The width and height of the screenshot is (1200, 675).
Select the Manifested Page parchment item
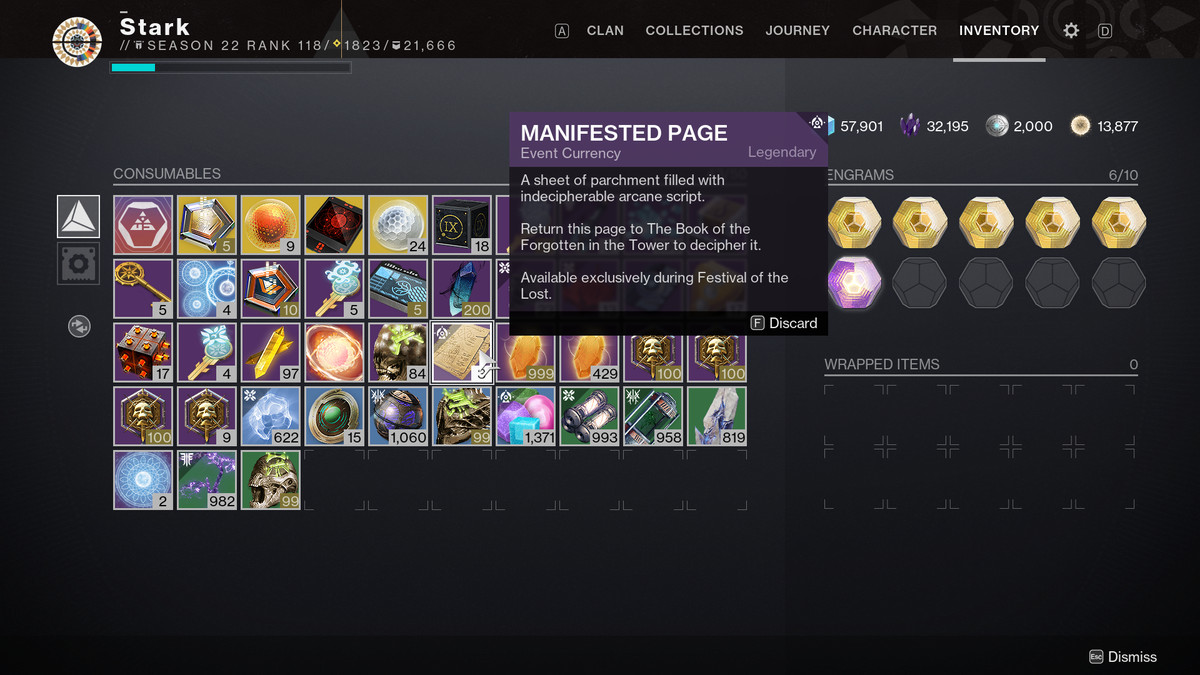coord(462,352)
